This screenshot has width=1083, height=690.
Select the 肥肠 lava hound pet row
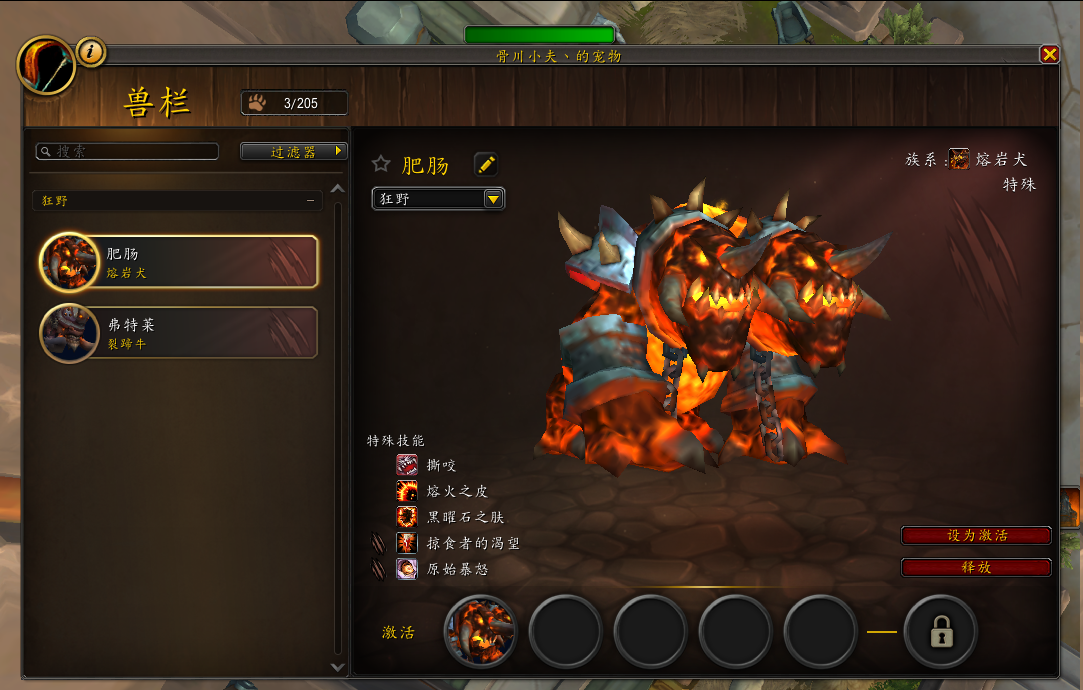point(180,262)
